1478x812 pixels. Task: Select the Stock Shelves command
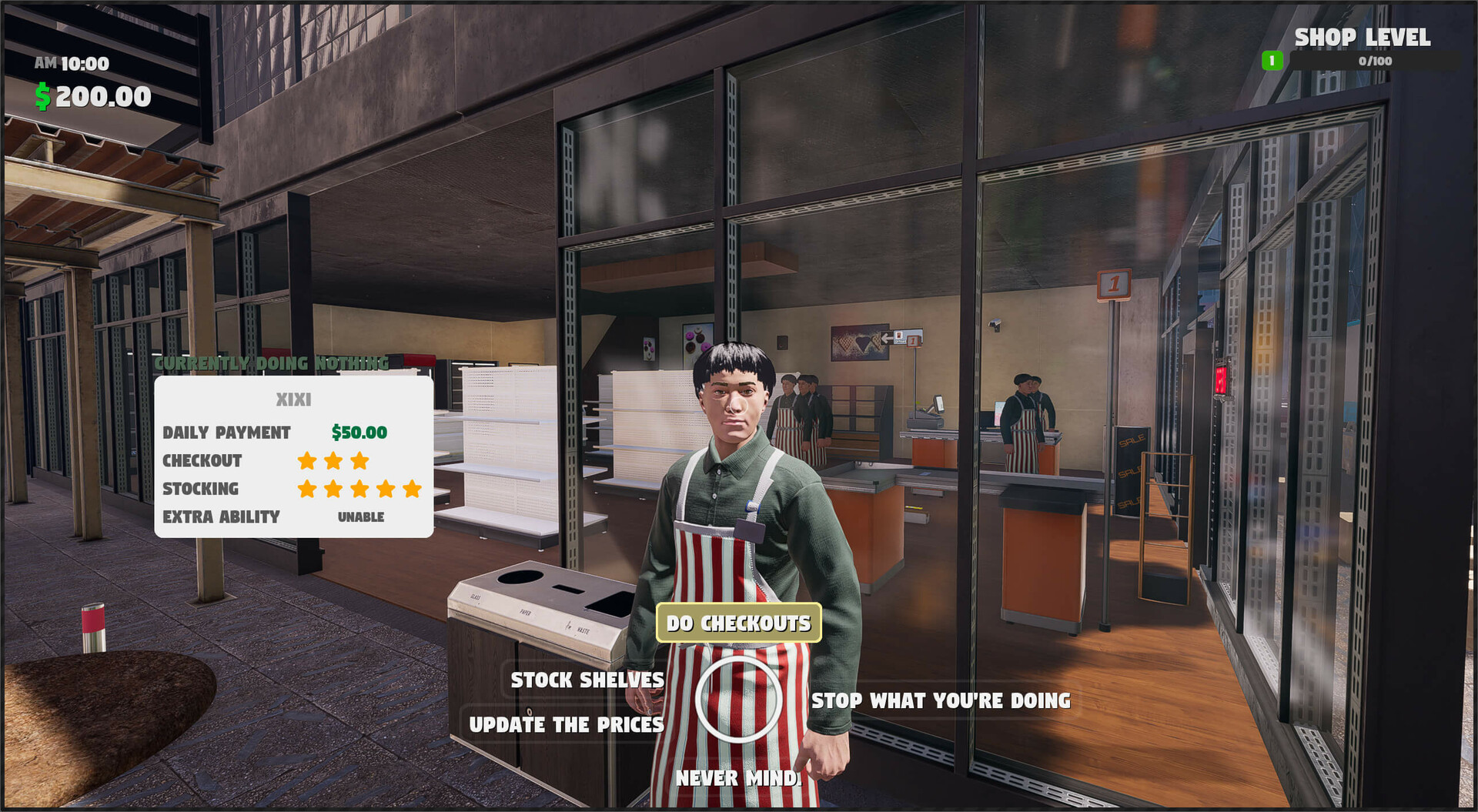click(586, 680)
